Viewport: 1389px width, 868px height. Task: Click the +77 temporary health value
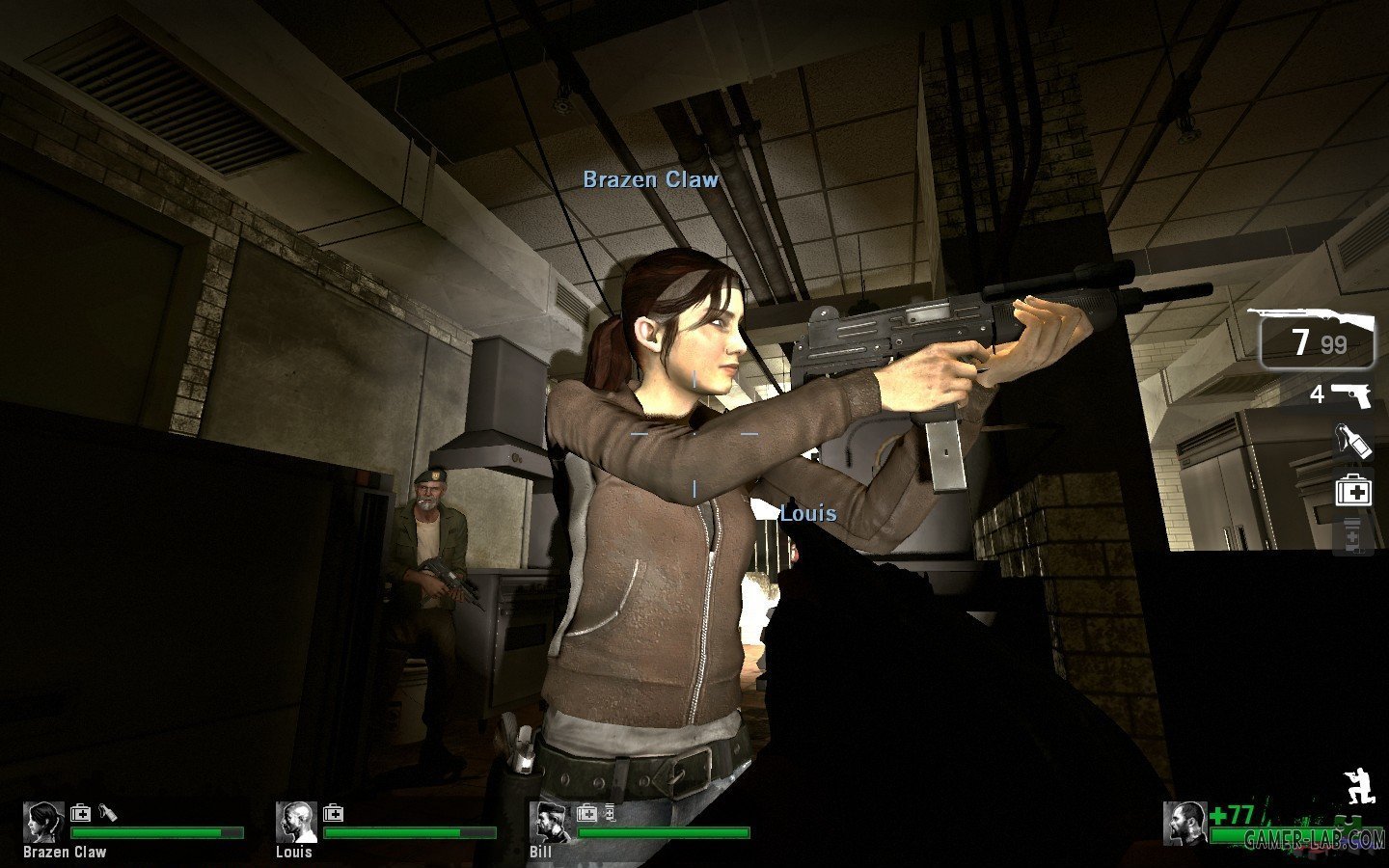pos(1232,814)
